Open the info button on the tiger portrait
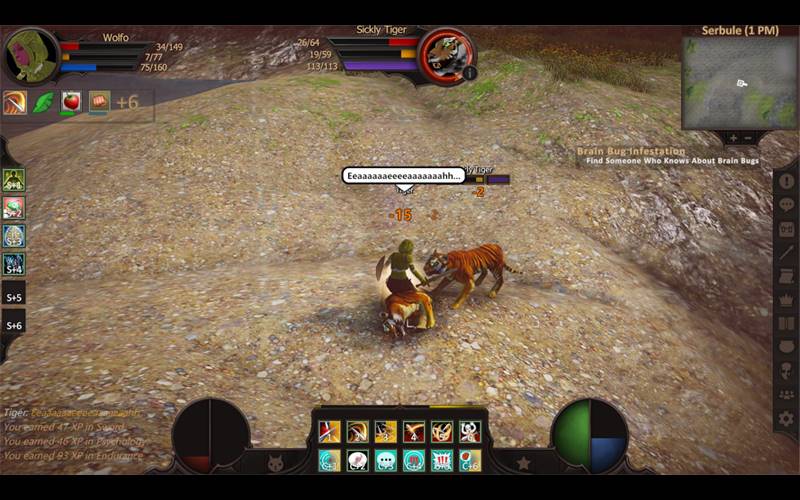 pyautogui.click(x=469, y=72)
